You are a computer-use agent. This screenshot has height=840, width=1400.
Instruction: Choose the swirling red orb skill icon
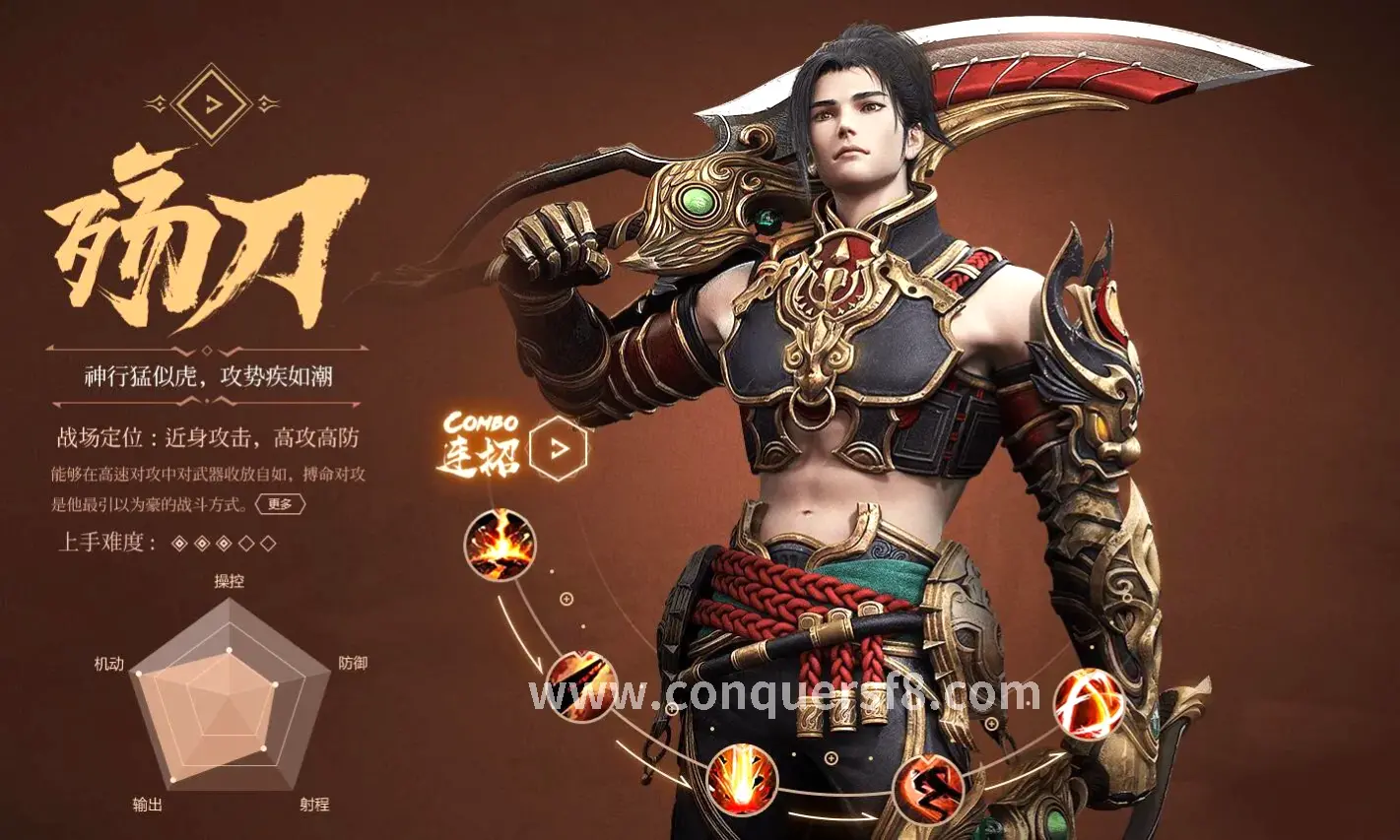coord(1089,704)
